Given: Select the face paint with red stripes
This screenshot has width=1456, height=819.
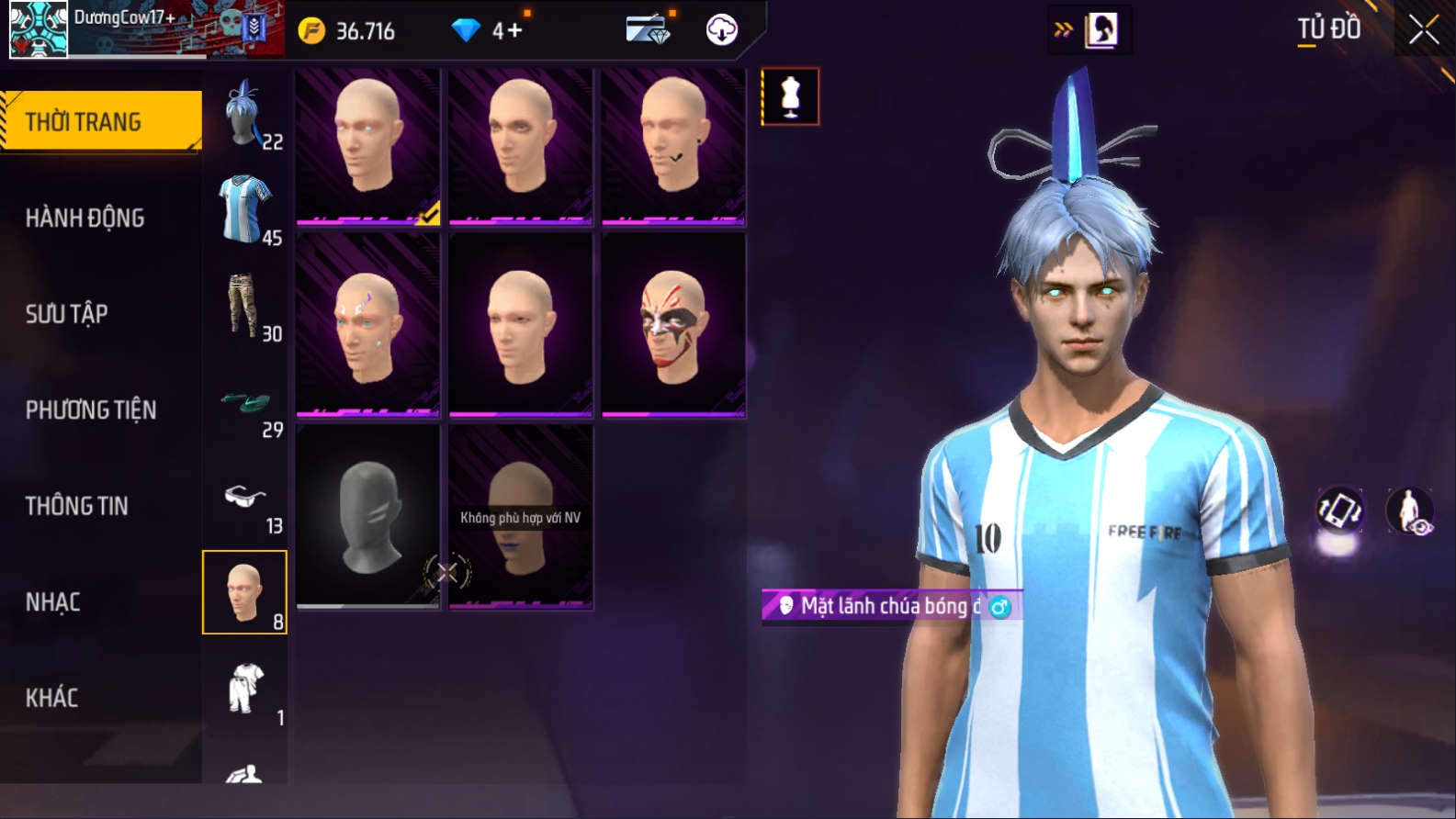Looking at the screenshot, I should click(673, 324).
